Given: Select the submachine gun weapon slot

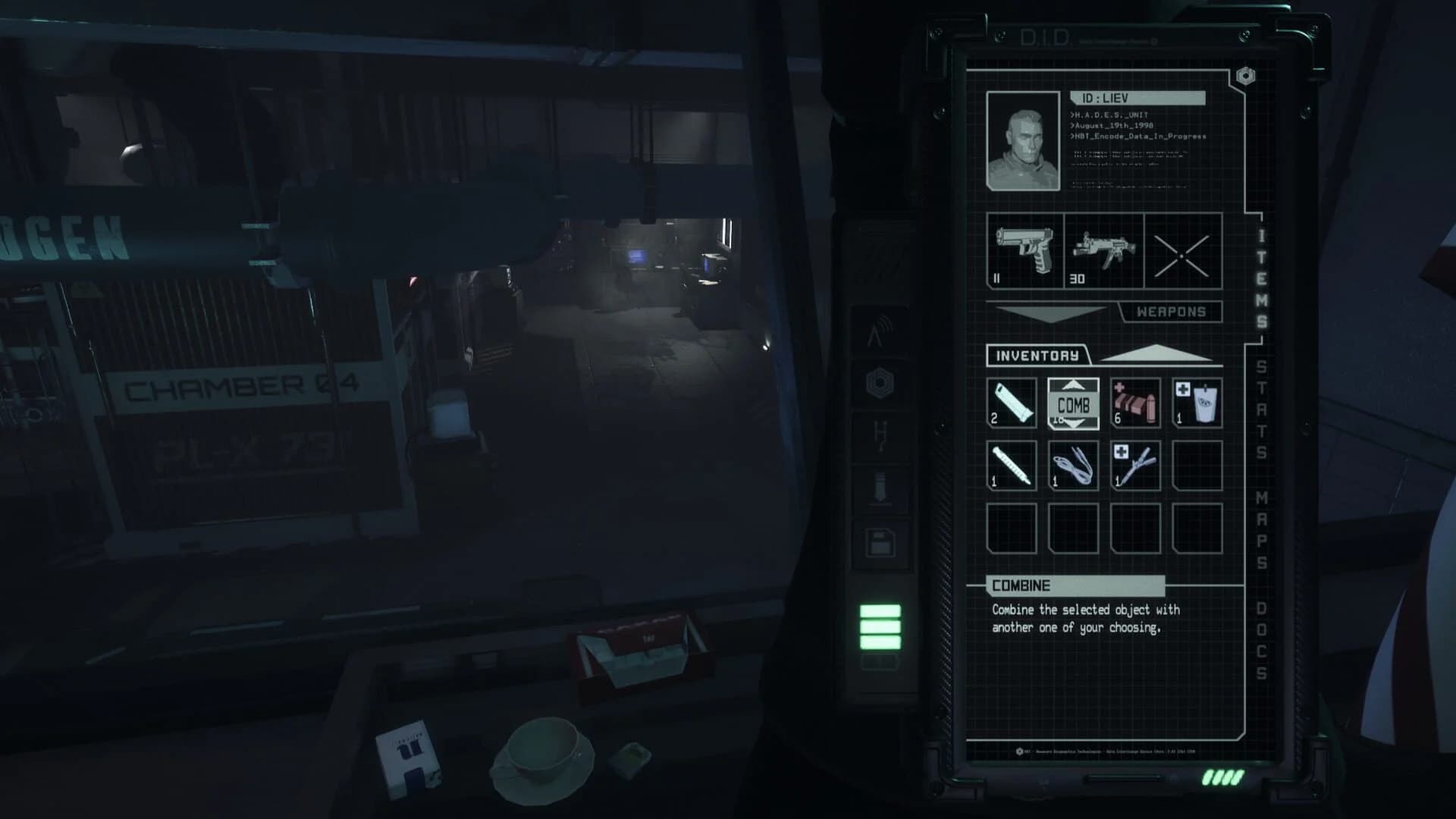Looking at the screenshot, I should click(1103, 253).
